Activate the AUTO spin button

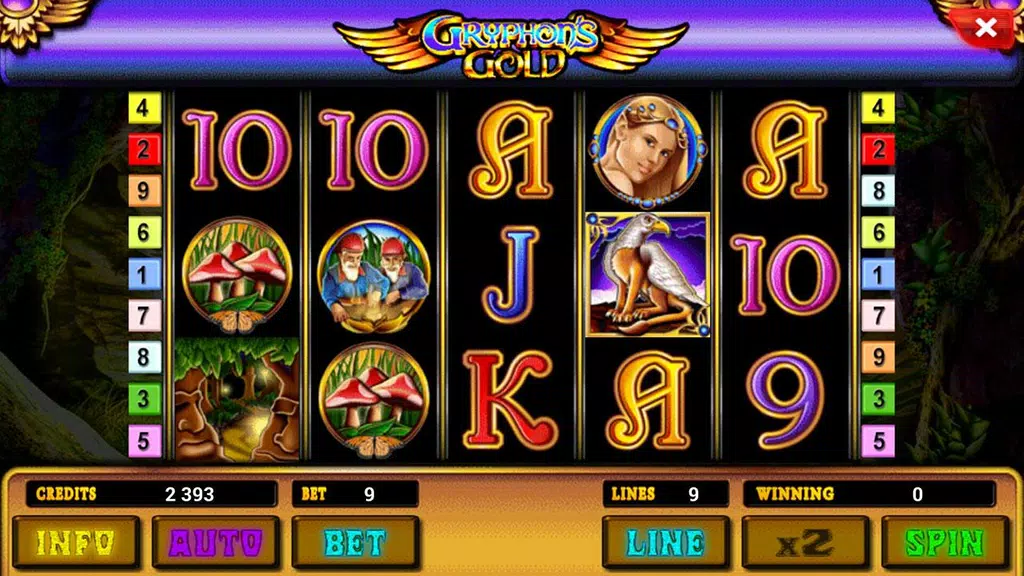215,543
